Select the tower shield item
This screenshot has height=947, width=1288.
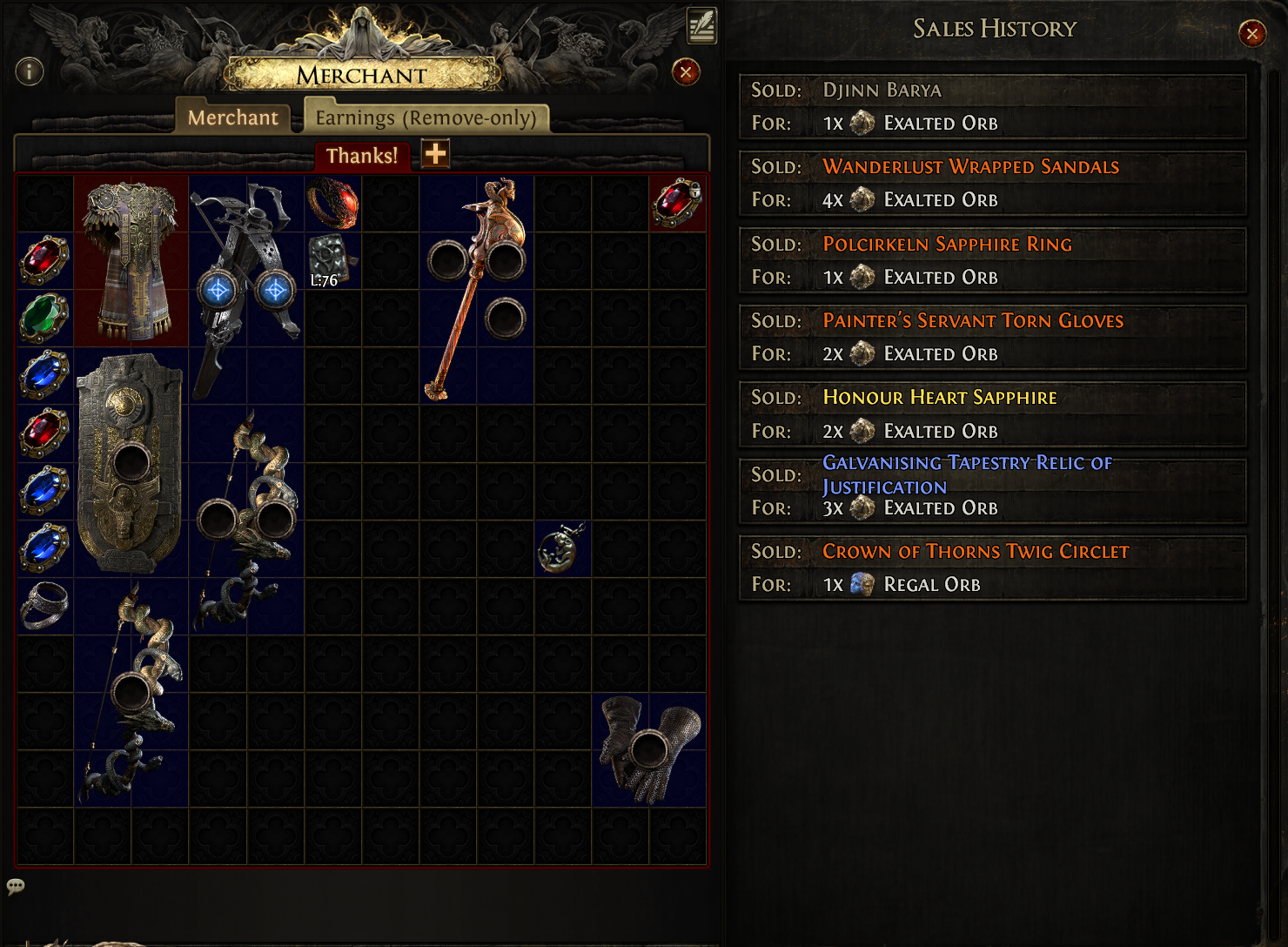coord(131,461)
